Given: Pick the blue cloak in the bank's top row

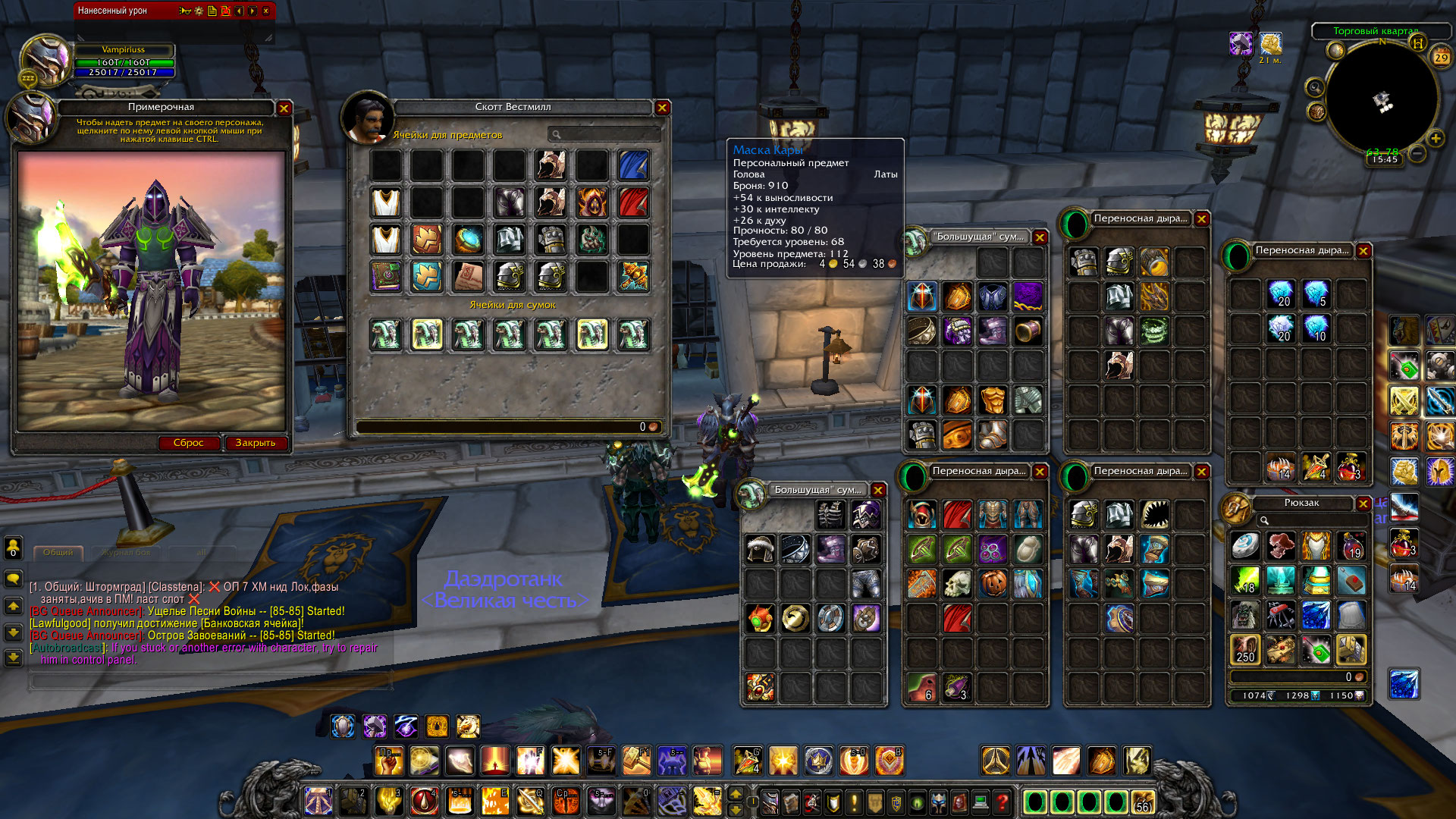Looking at the screenshot, I should [x=633, y=165].
